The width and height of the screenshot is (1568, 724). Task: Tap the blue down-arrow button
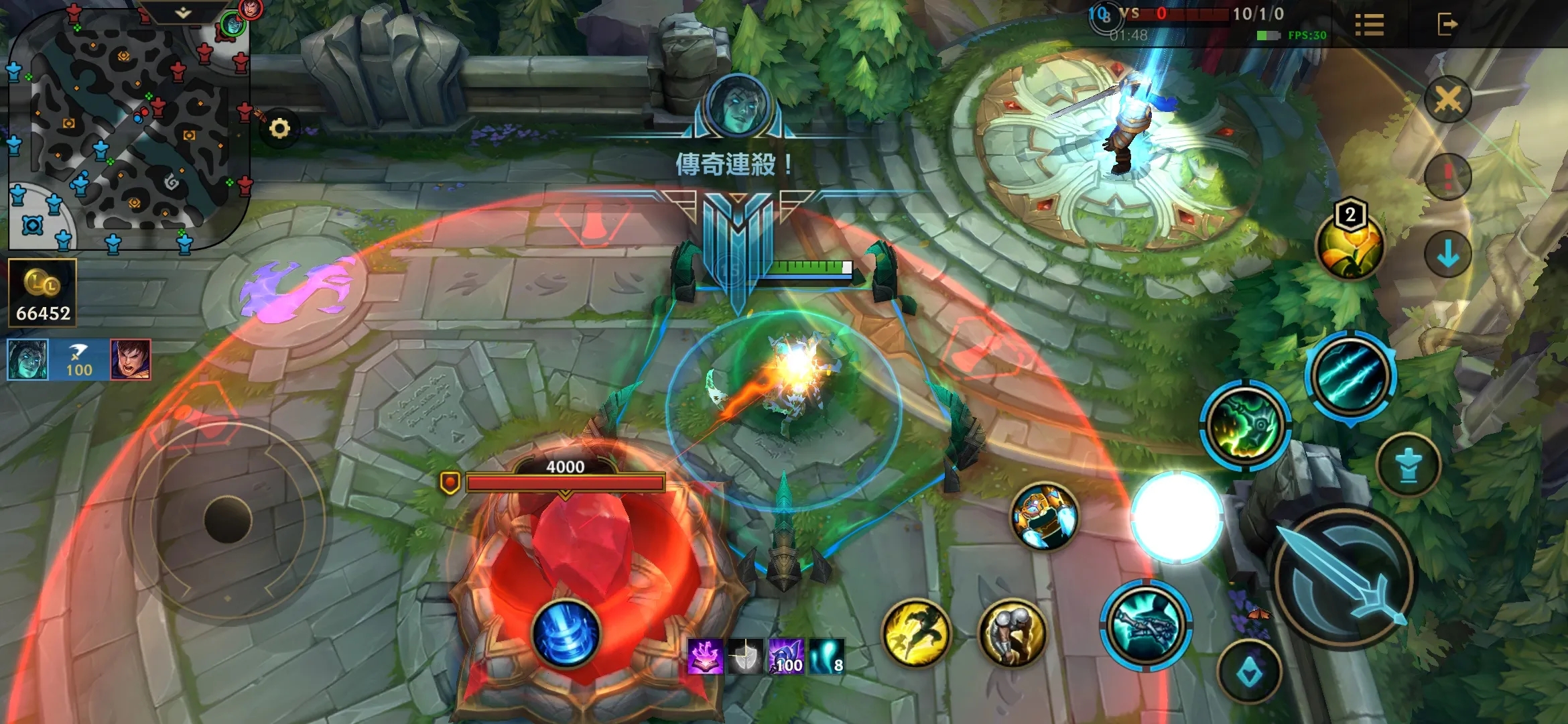coord(1447,254)
